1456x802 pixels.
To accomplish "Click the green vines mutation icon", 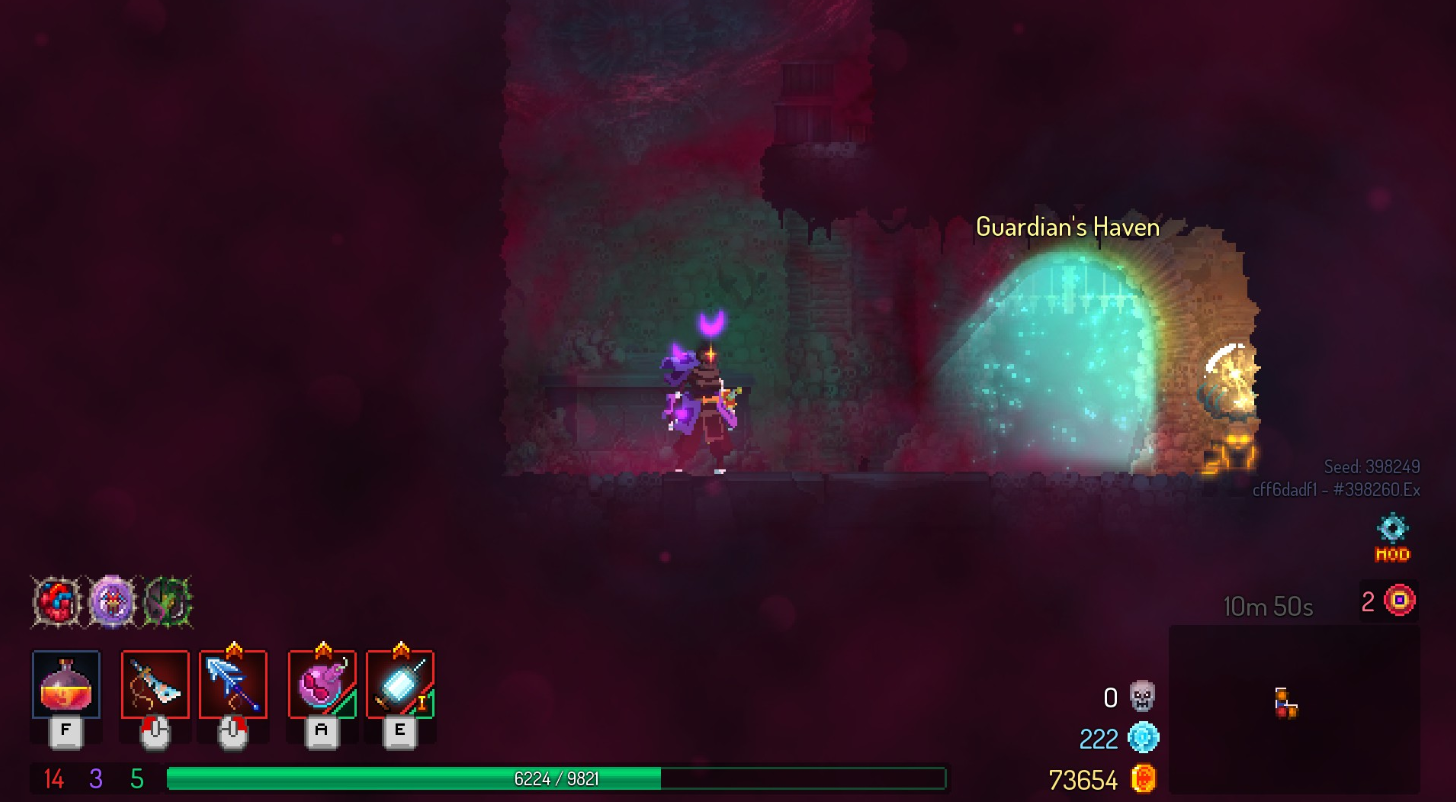I will tap(169, 603).
